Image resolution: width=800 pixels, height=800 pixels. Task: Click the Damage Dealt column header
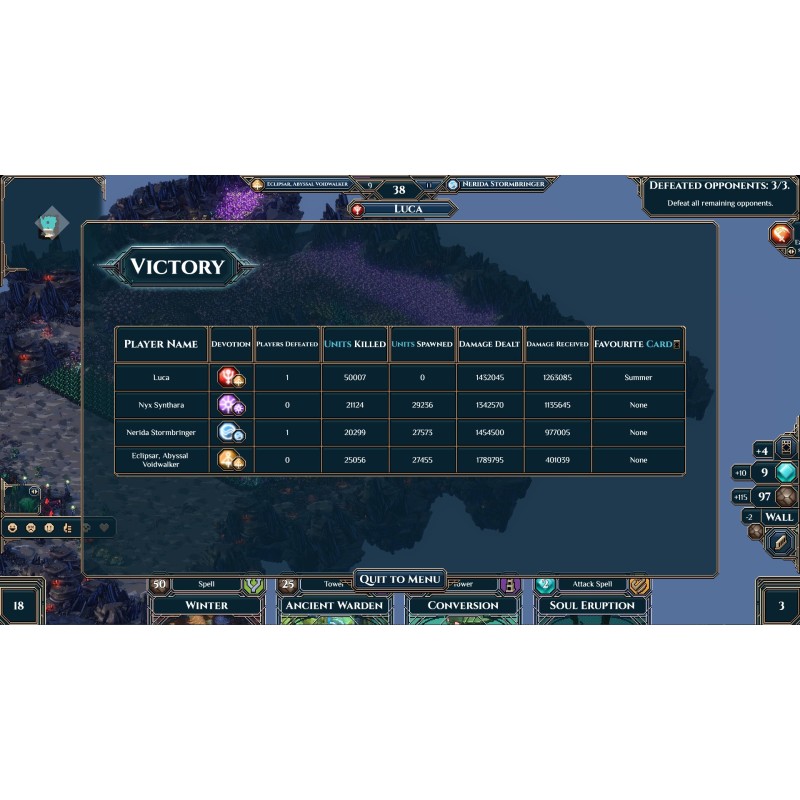pyautogui.click(x=490, y=344)
